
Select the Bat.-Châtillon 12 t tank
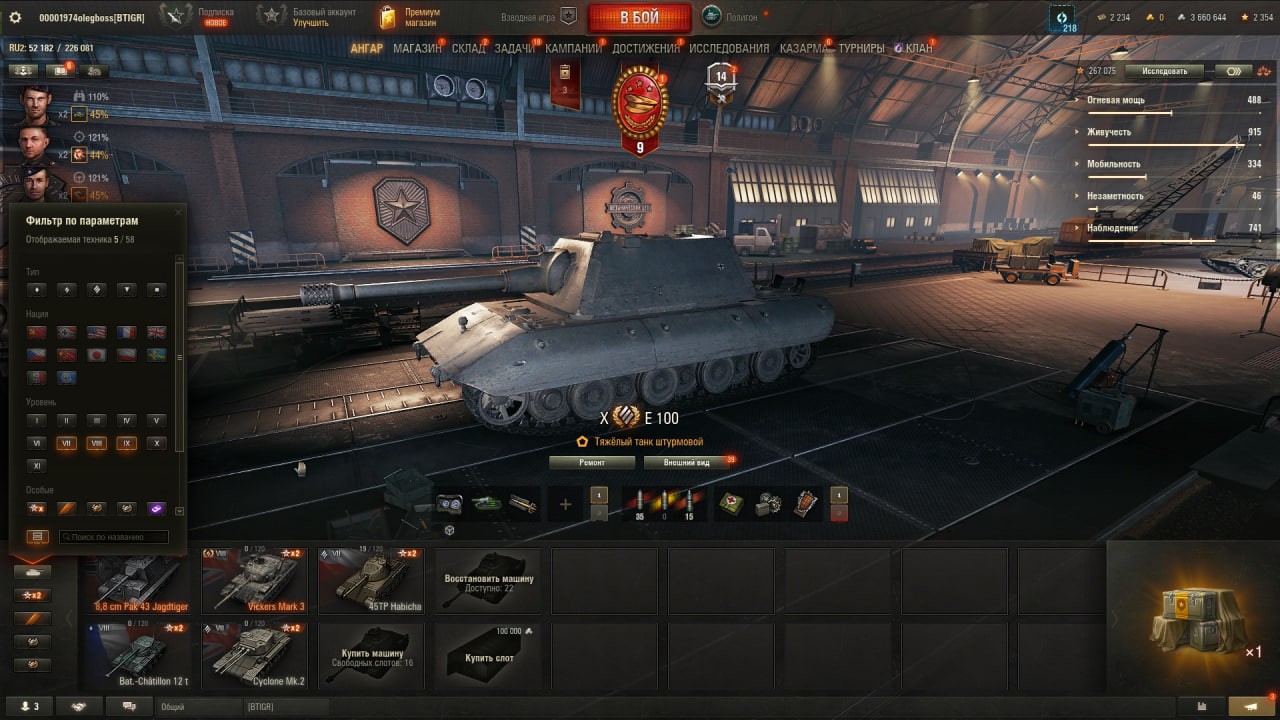pos(140,656)
